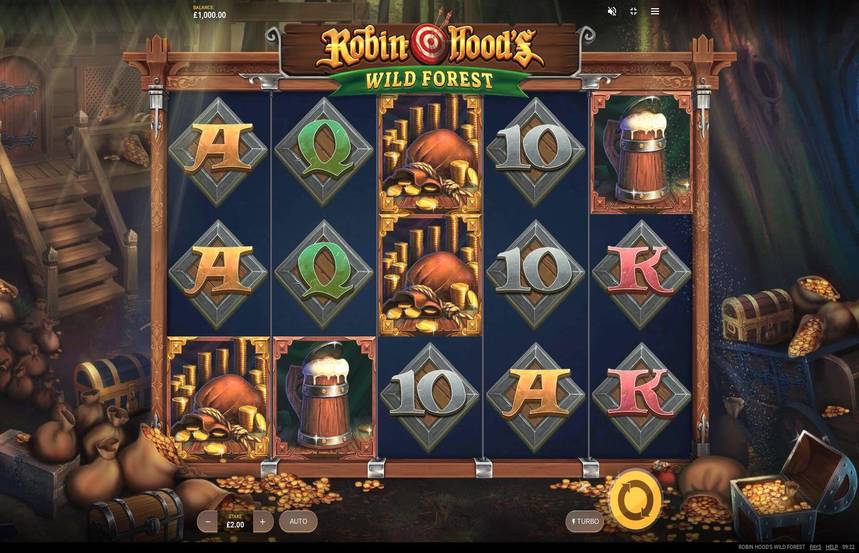The height and width of the screenshot is (553, 859).
Task: Open the Auto spin options
Action: click(298, 521)
